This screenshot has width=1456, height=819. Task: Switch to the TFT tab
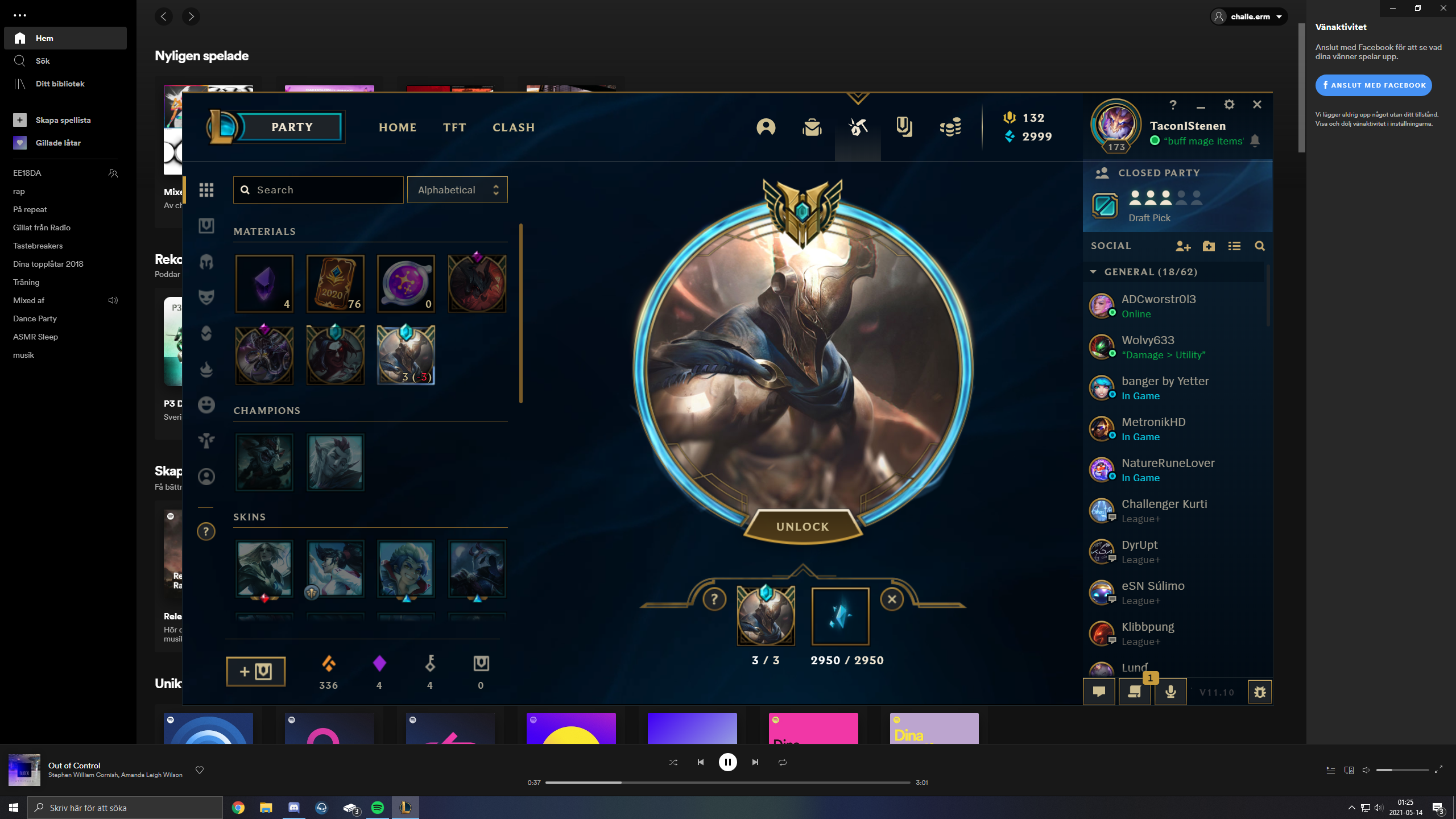[454, 127]
